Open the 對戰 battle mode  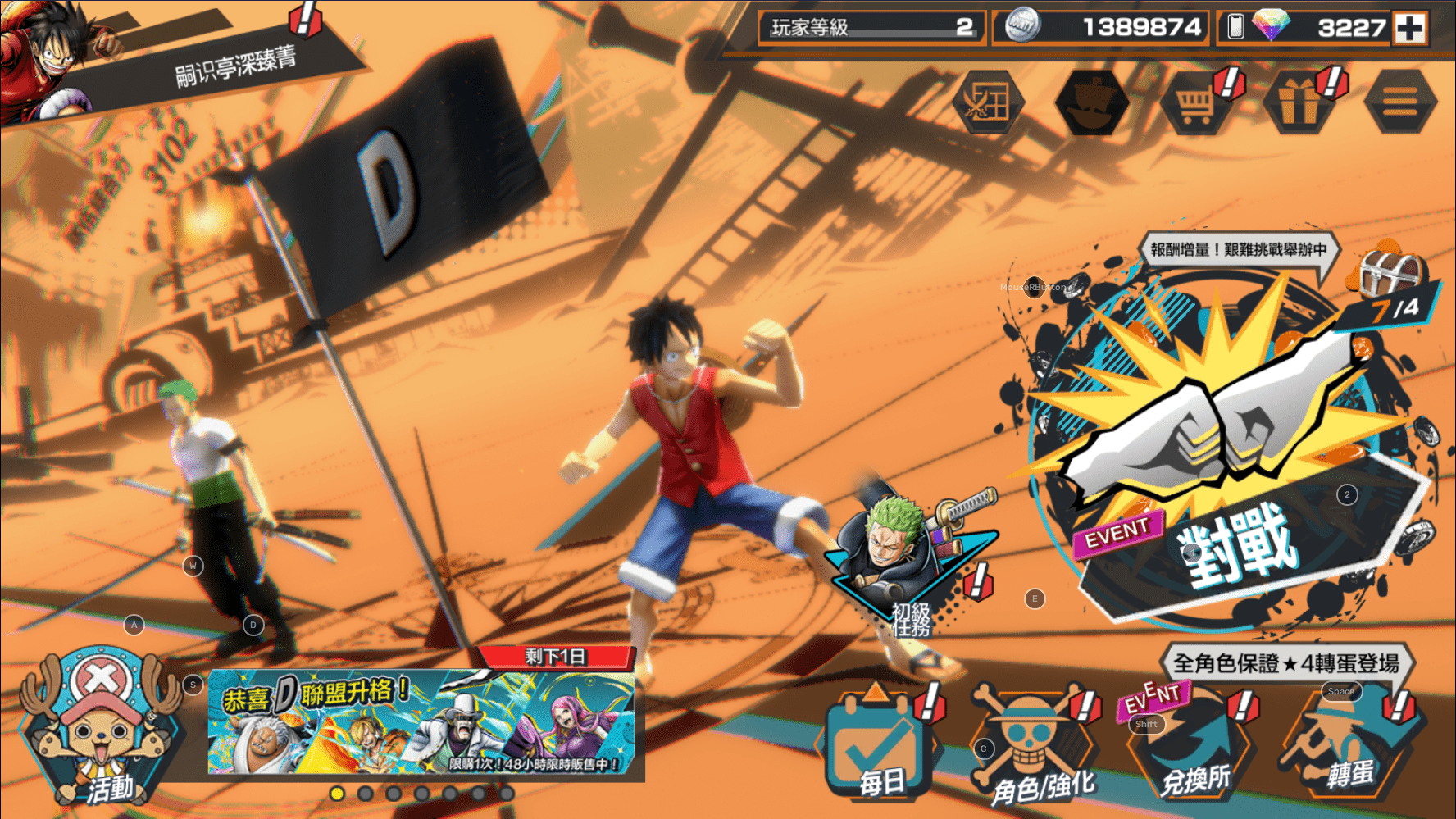click(1230, 459)
